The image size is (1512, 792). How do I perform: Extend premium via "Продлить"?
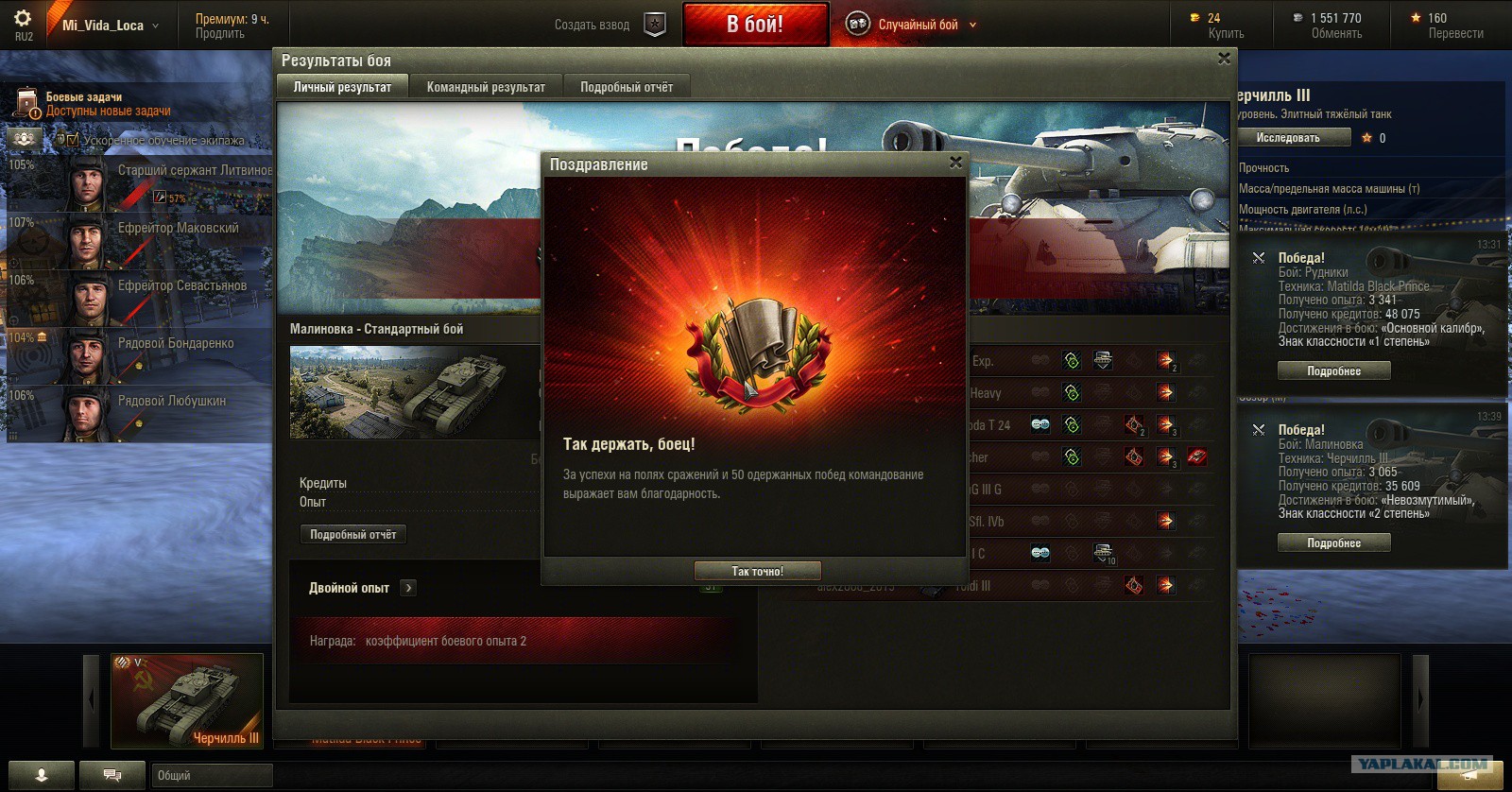pyautogui.click(x=220, y=34)
